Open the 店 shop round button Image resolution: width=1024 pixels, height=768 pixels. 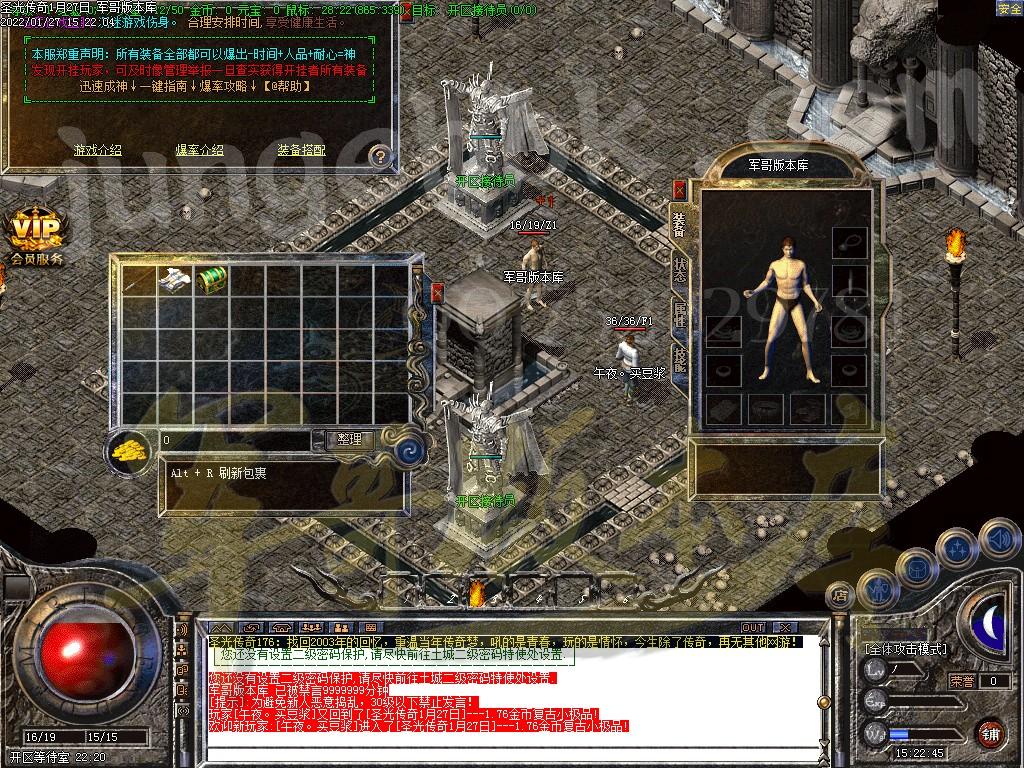tap(840, 597)
